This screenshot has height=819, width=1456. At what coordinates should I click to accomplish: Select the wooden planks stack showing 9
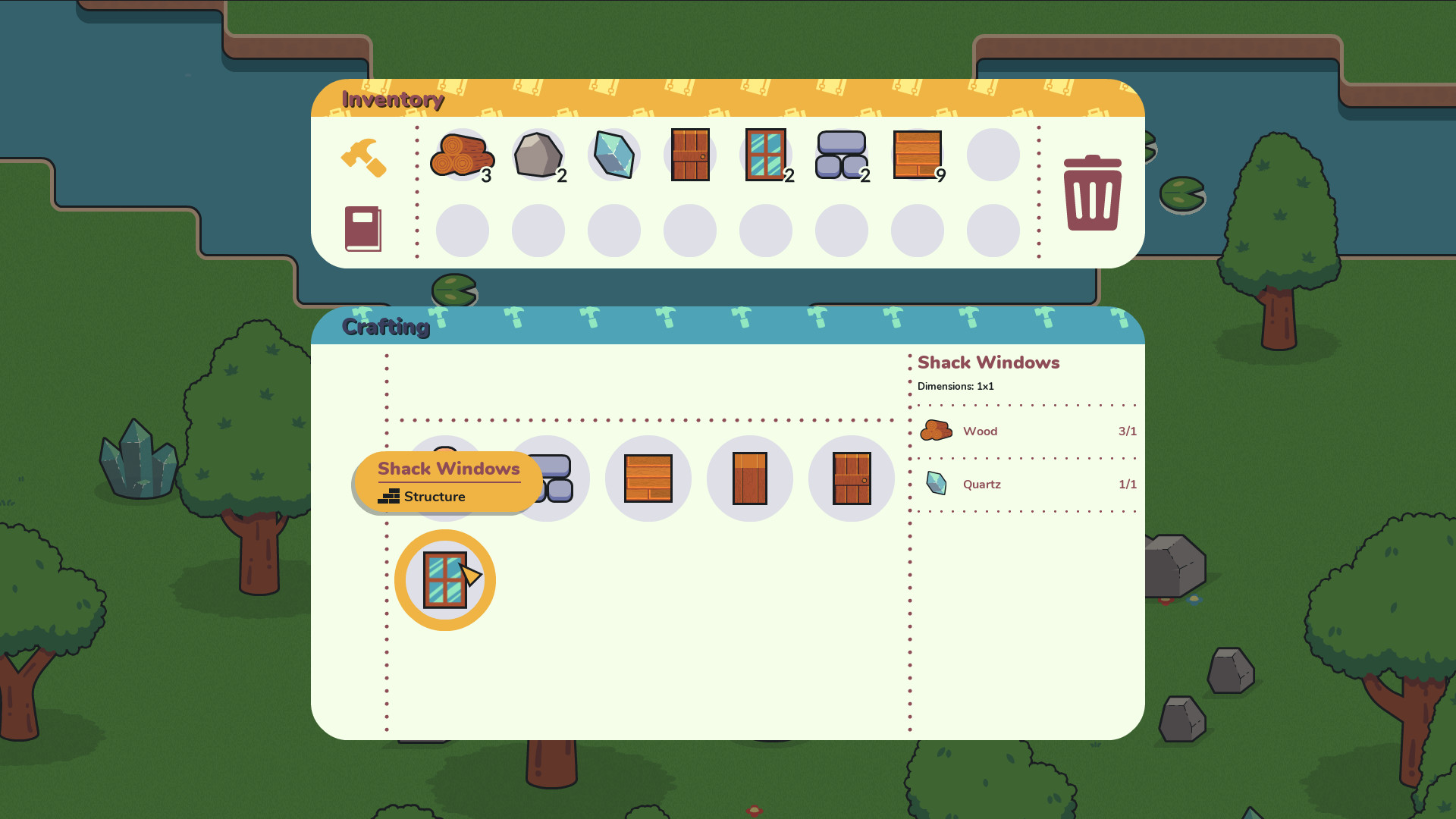point(918,155)
